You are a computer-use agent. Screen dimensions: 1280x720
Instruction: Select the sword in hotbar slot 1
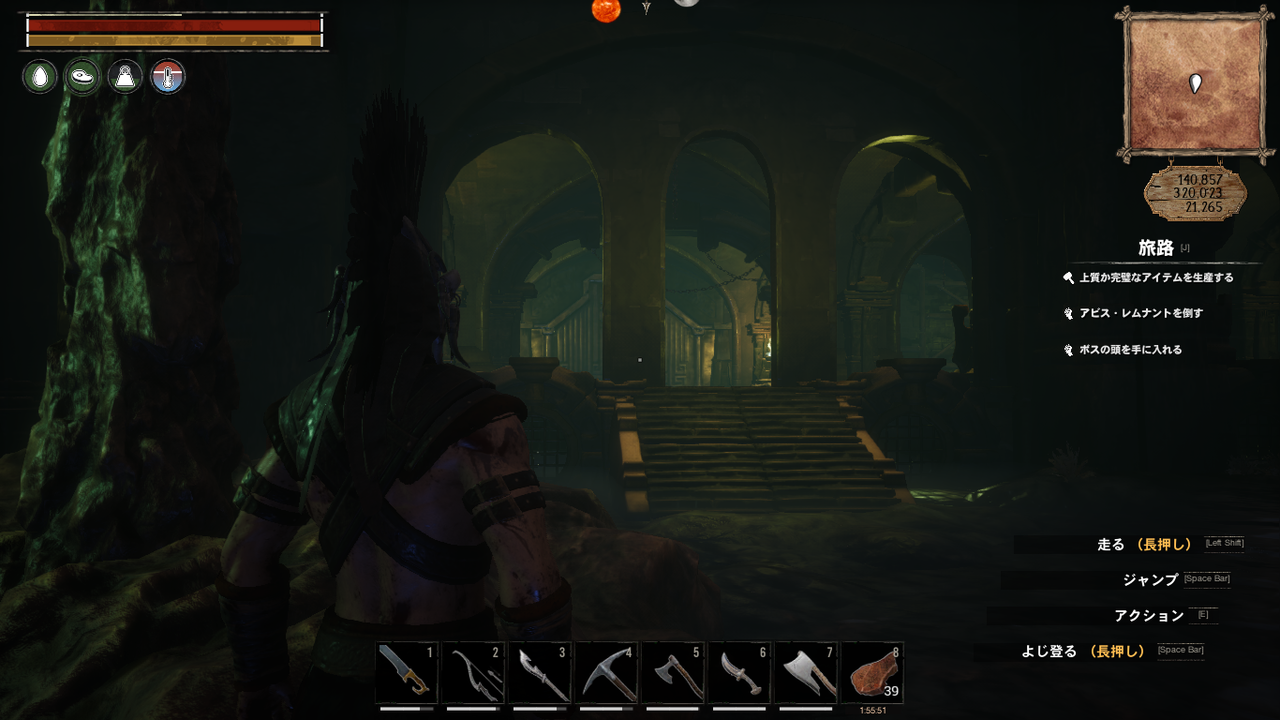coord(404,673)
